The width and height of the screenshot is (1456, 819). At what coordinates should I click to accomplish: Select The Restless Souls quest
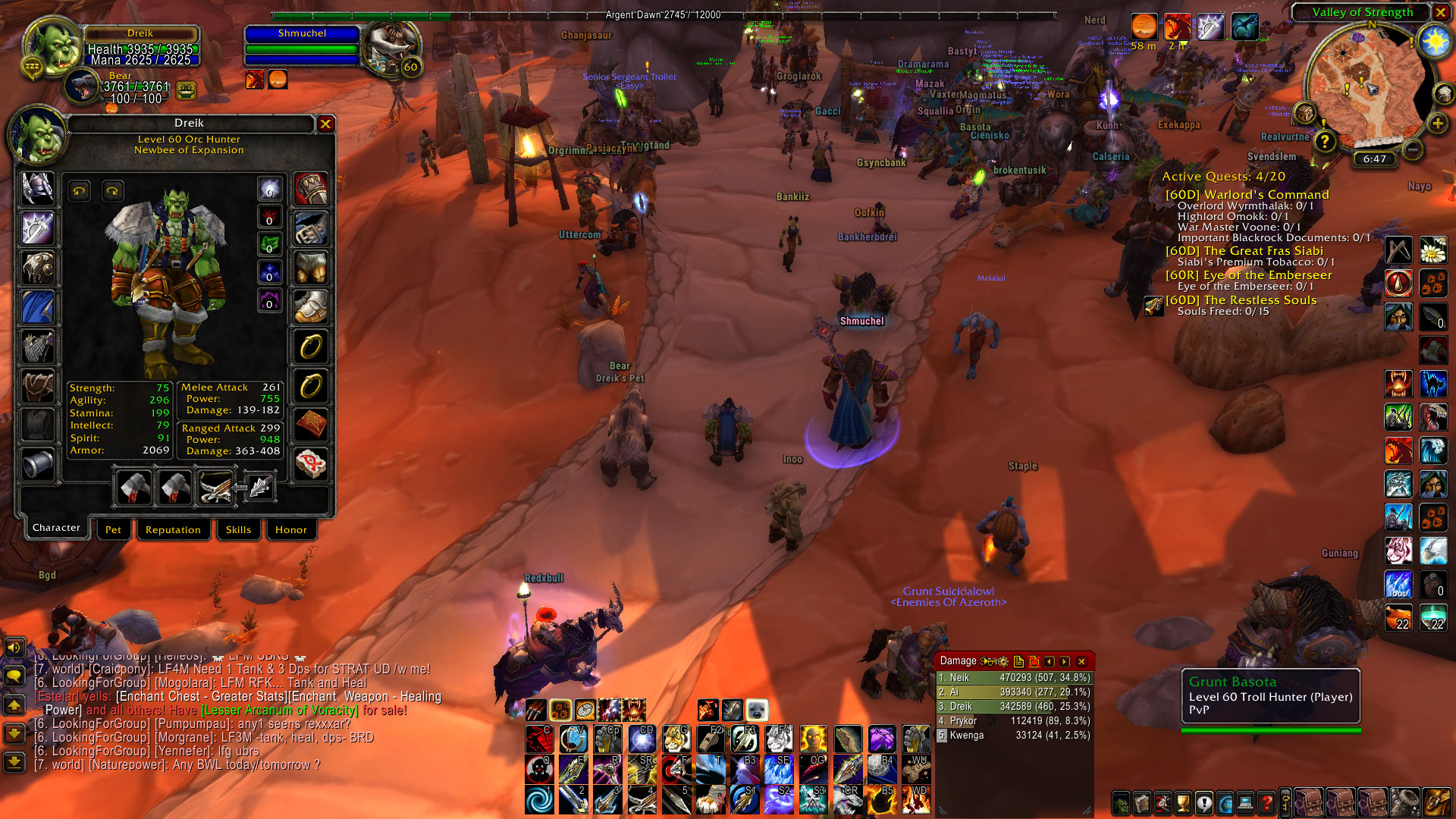click(x=1241, y=300)
